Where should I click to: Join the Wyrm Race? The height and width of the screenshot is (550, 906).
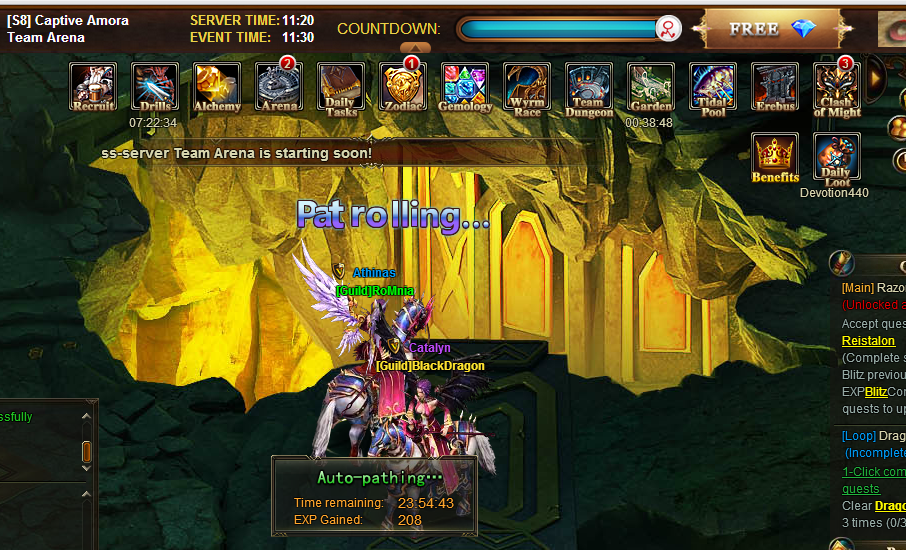coord(527,86)
